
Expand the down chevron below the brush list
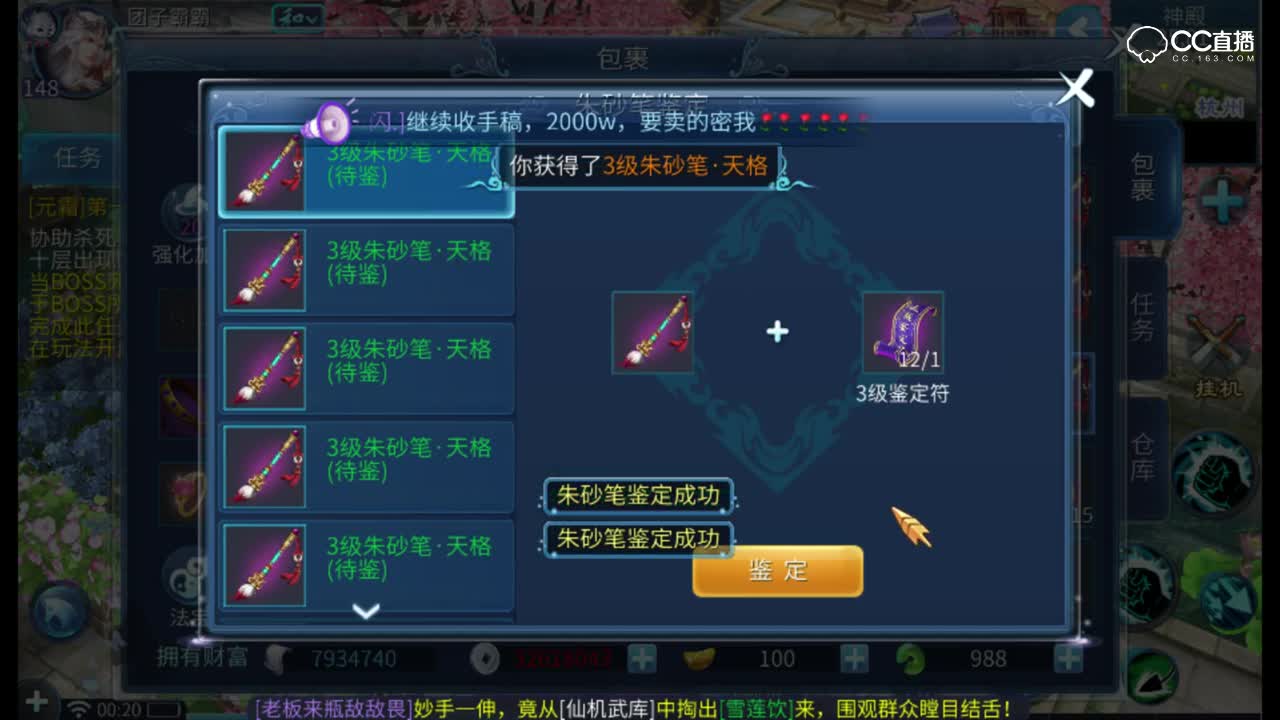pos(366,611)
